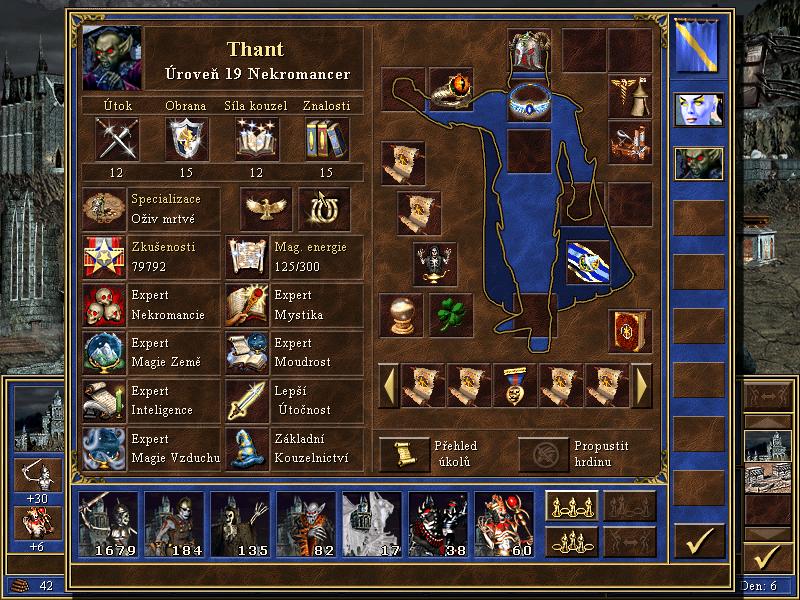Open the blue kingdom flag banner
The height and width of the screenshot is (600, 800).
(x=698, y=48)
